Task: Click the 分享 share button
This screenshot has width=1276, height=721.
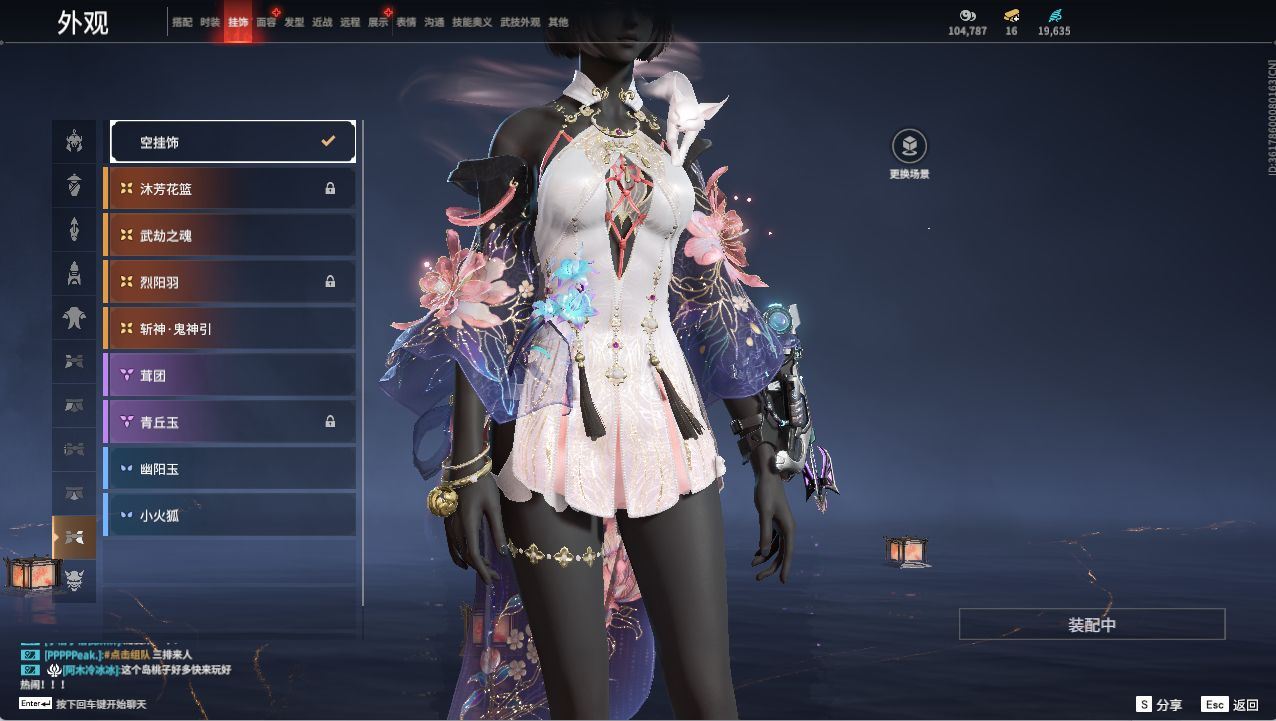Action: click(1160, 705)
